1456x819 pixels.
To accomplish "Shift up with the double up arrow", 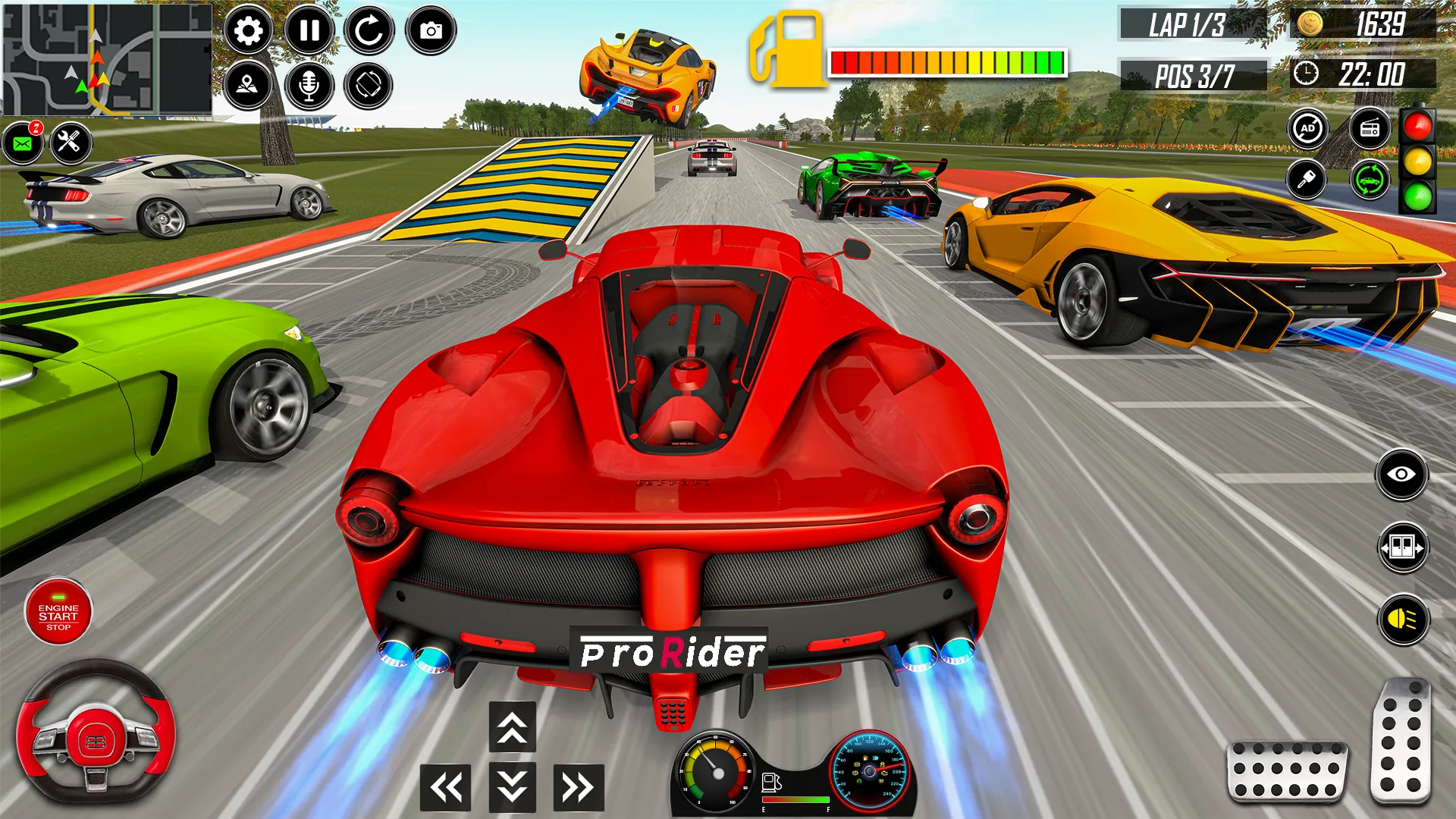I will 513,726.
